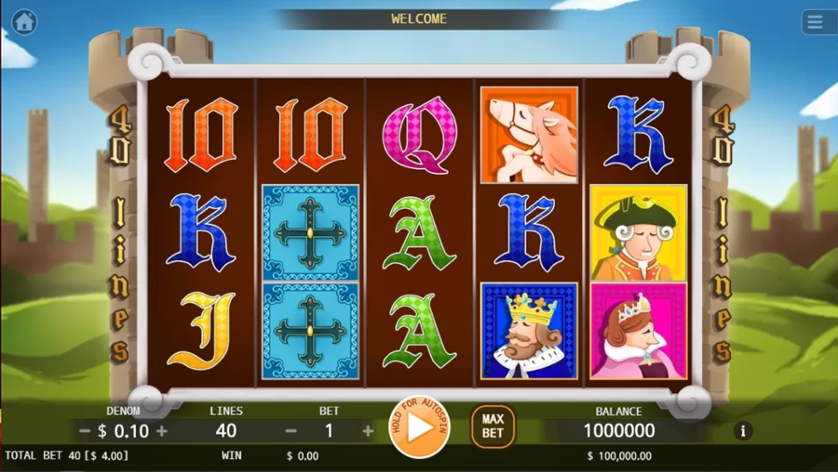Spin the reels with the play button
Screen dimensions: 838x472
tap(420, 428)
